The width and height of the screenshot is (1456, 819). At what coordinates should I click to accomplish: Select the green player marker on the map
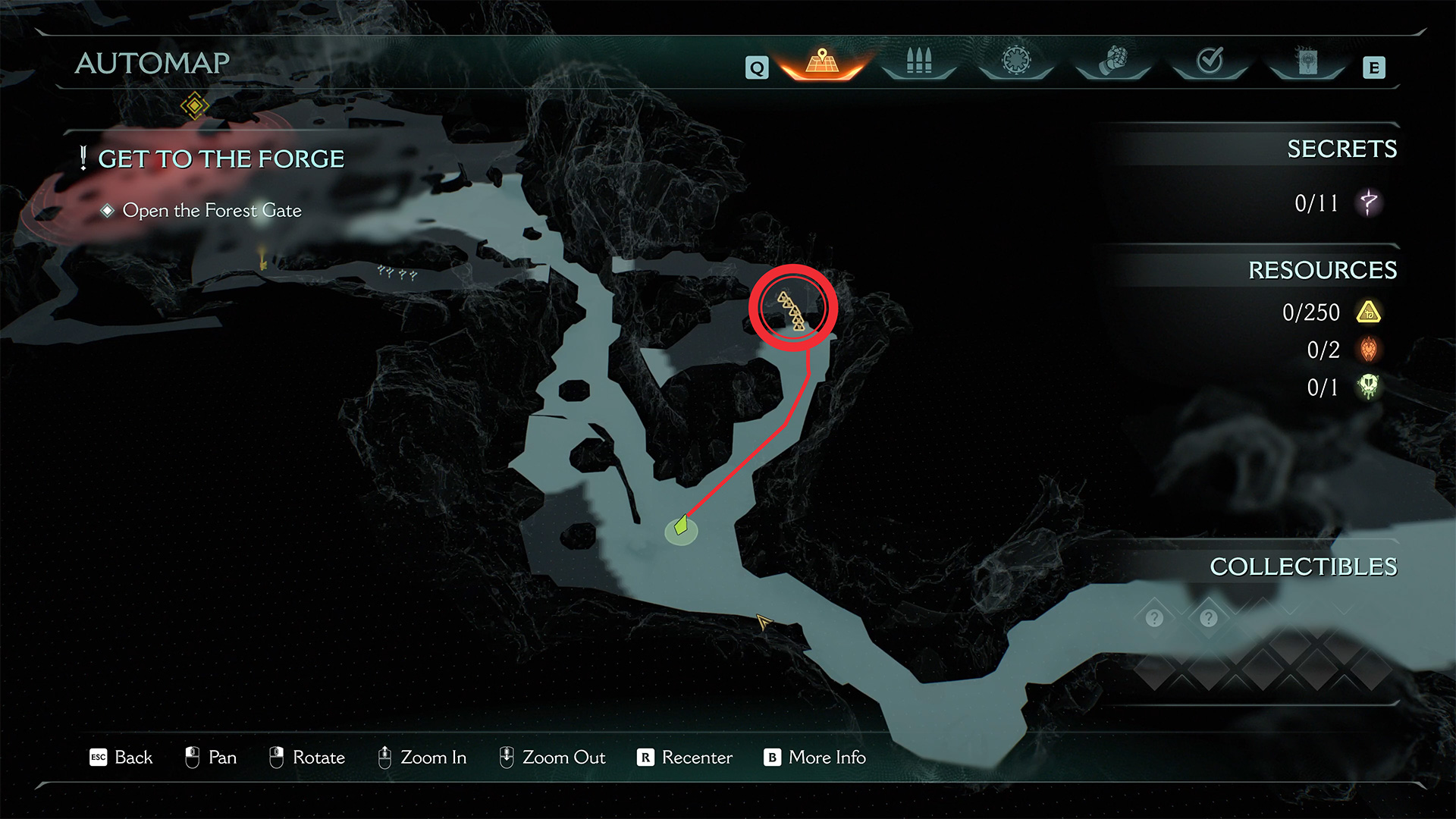coord(681,526)
